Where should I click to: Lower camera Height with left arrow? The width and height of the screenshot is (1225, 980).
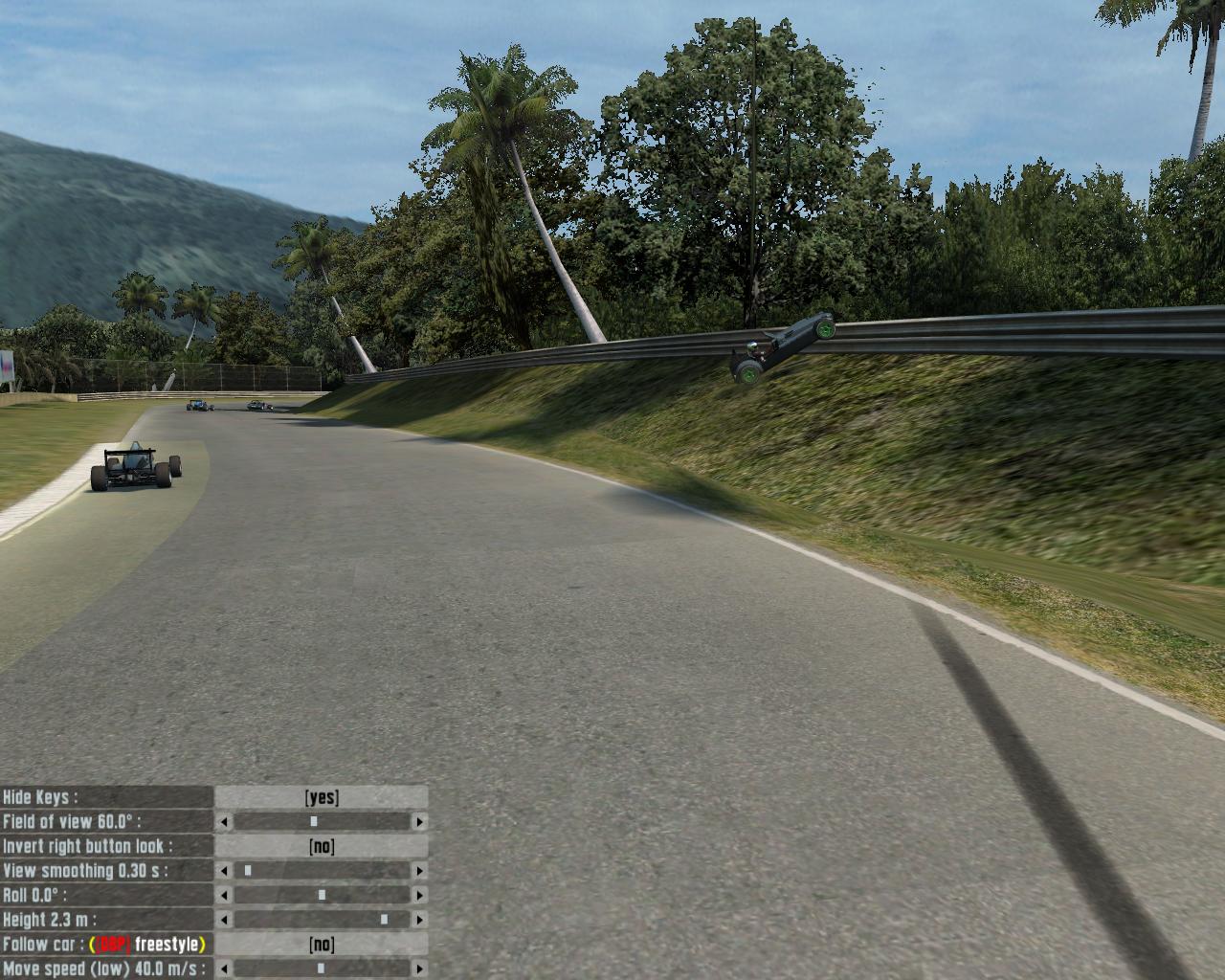[x=225, y=920]
